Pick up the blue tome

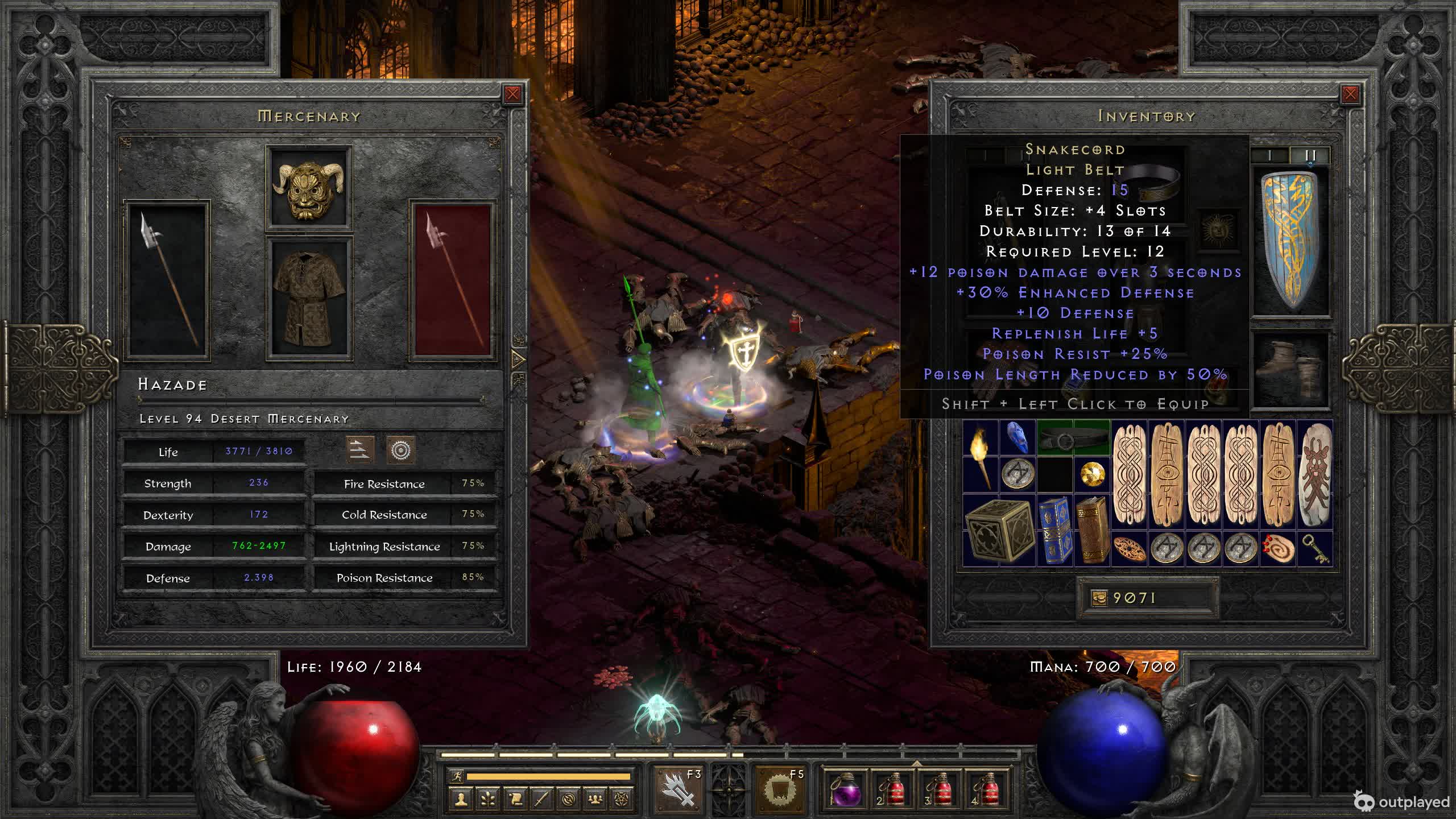tap(1055, 531)
